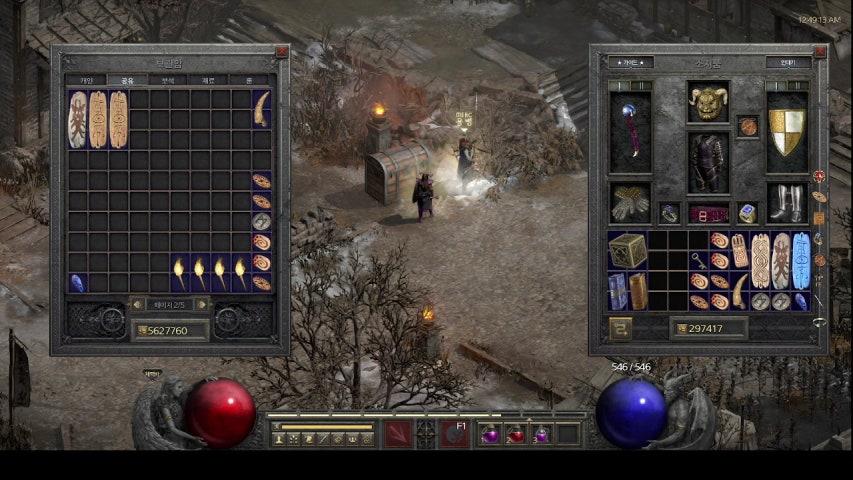The image size is (853, 480).
Task: Select the gold and white shield slot
Action: [787, 133]
